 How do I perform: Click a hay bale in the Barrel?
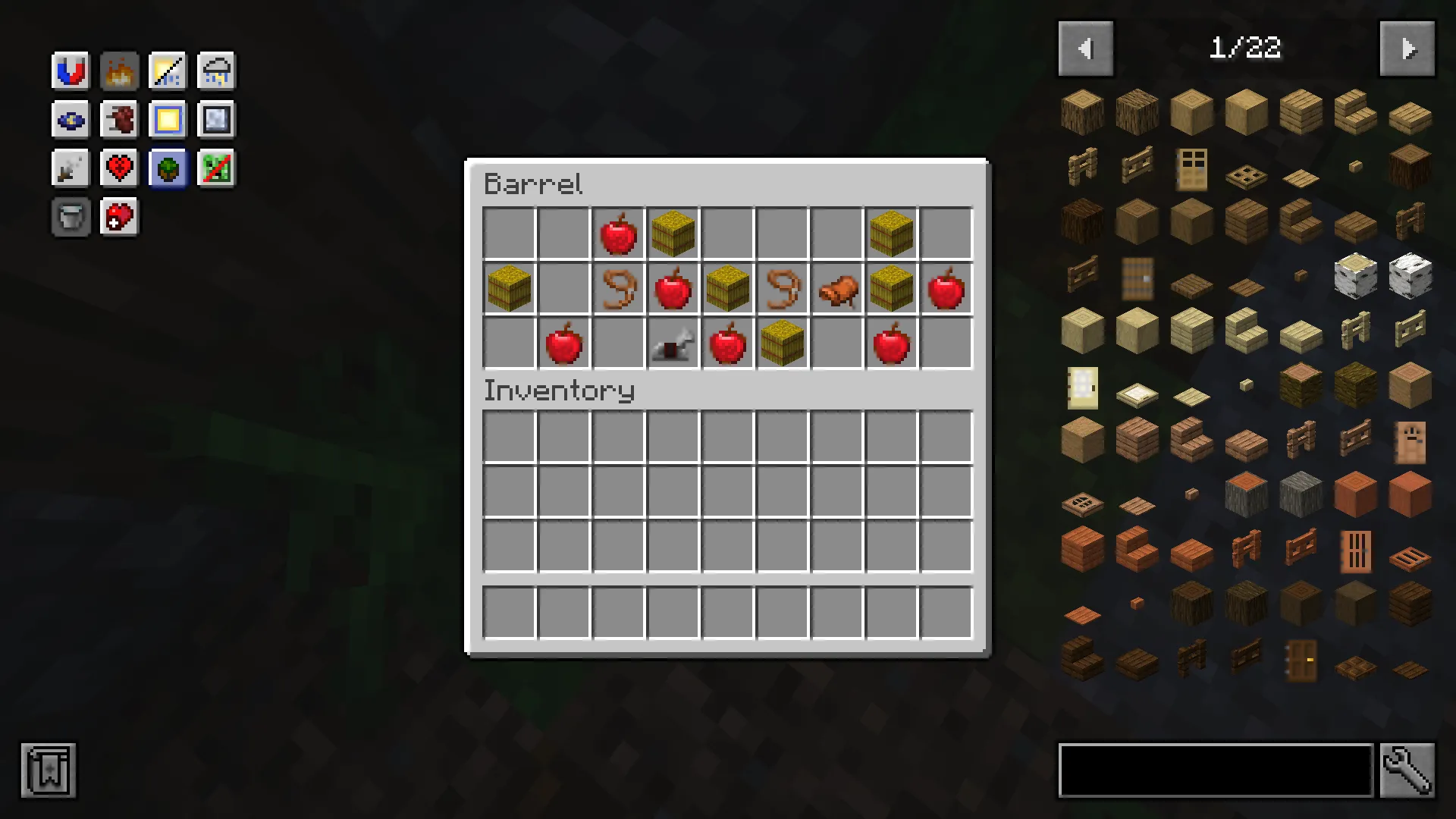coord(672,233)
